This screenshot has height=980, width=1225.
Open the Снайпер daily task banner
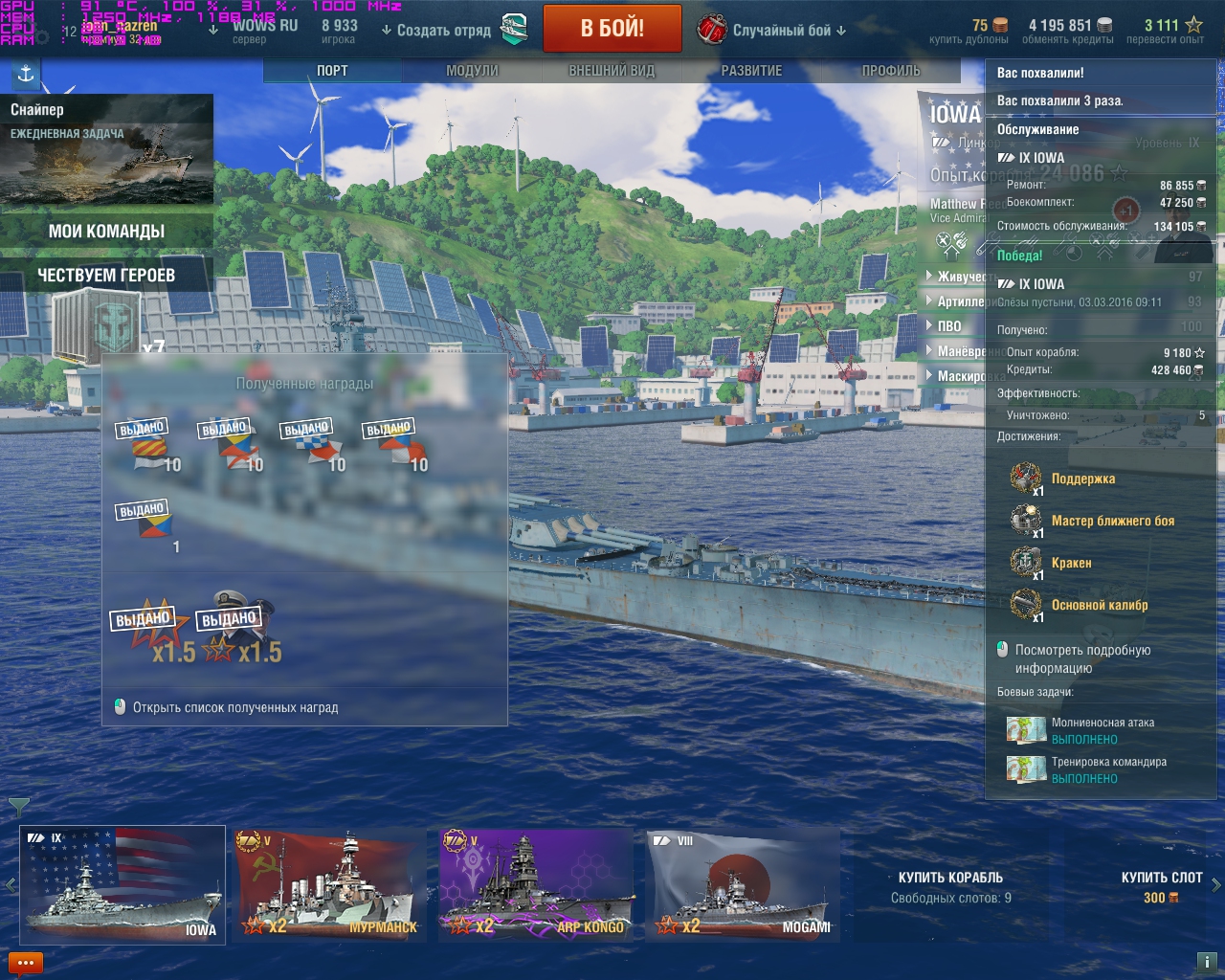(106, 148)
